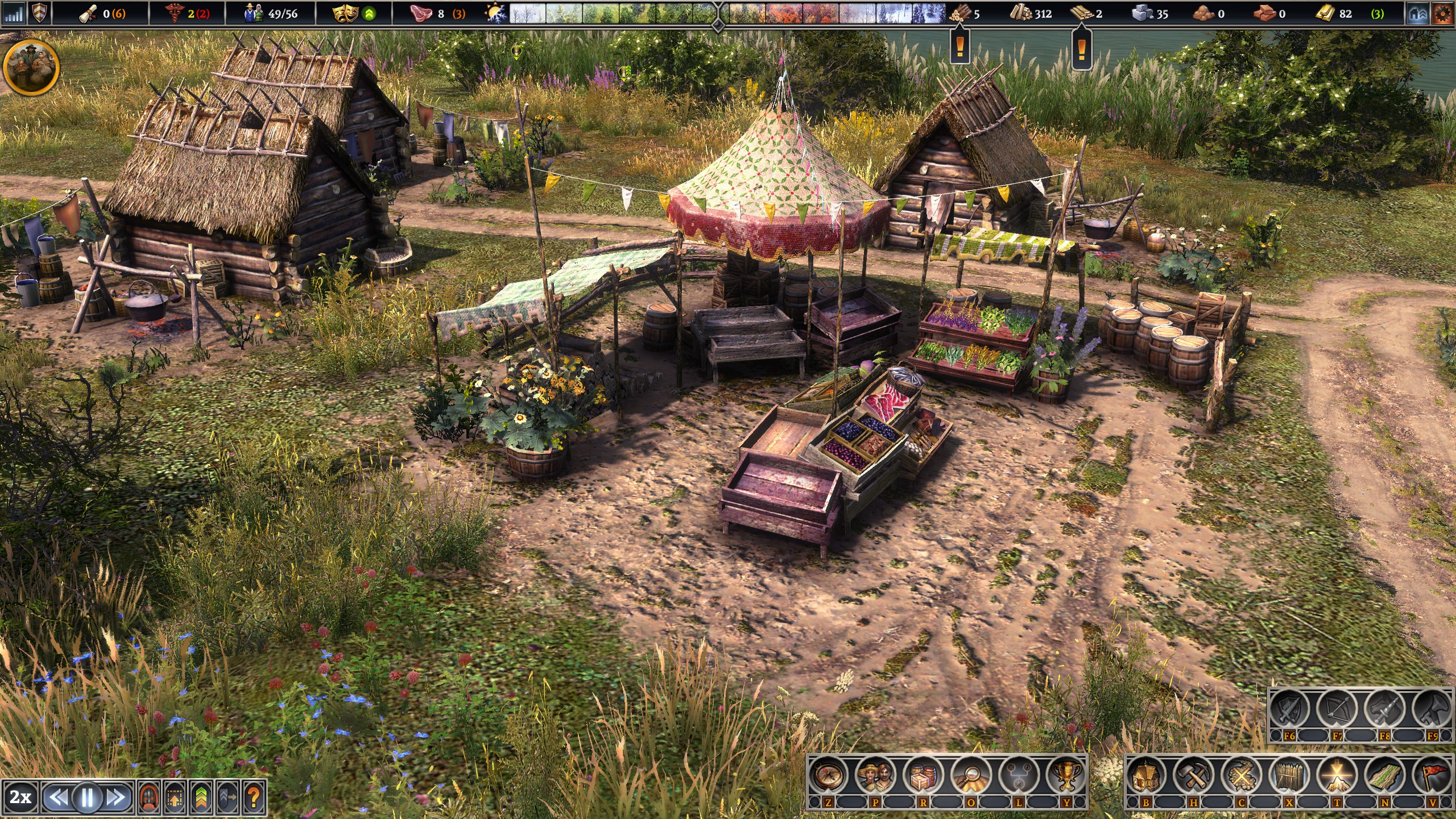Viewport: 1456px width, 819px height.
Task: Select the hammer and pickaxe tool
Action: tap(1194, 776)
